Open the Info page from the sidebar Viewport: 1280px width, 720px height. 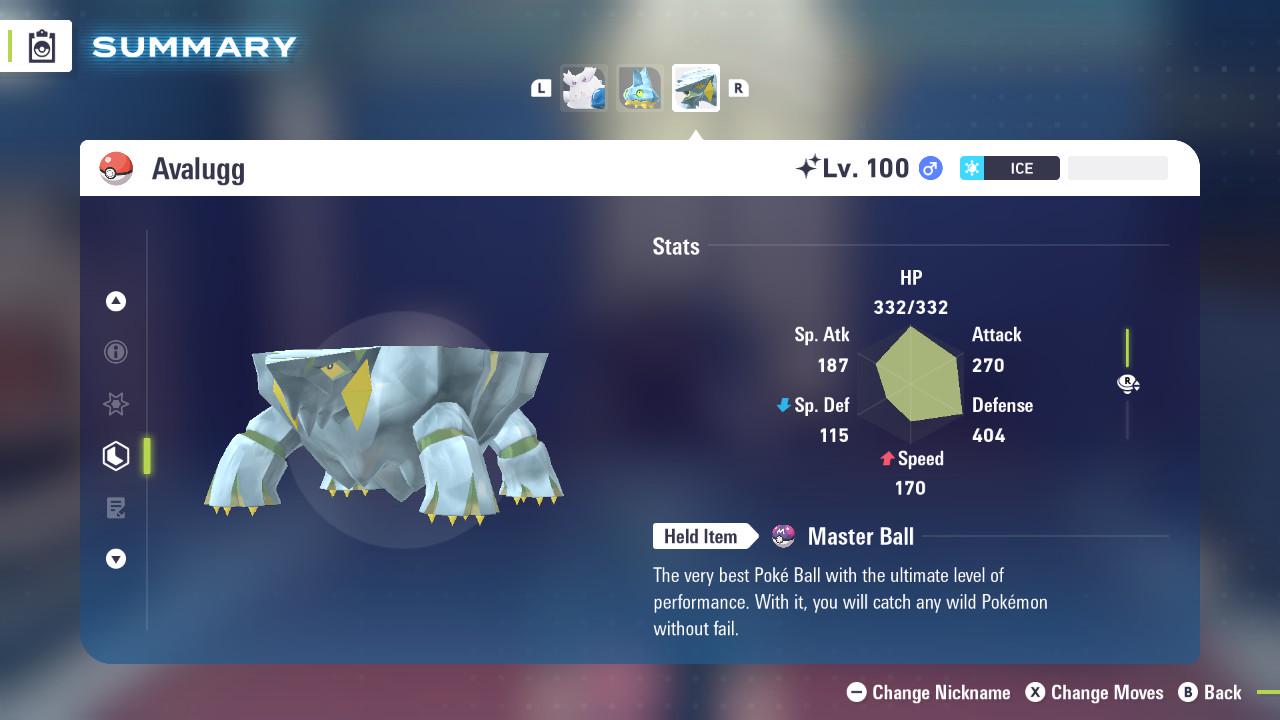pyautogui.click(x=116, y=352)
